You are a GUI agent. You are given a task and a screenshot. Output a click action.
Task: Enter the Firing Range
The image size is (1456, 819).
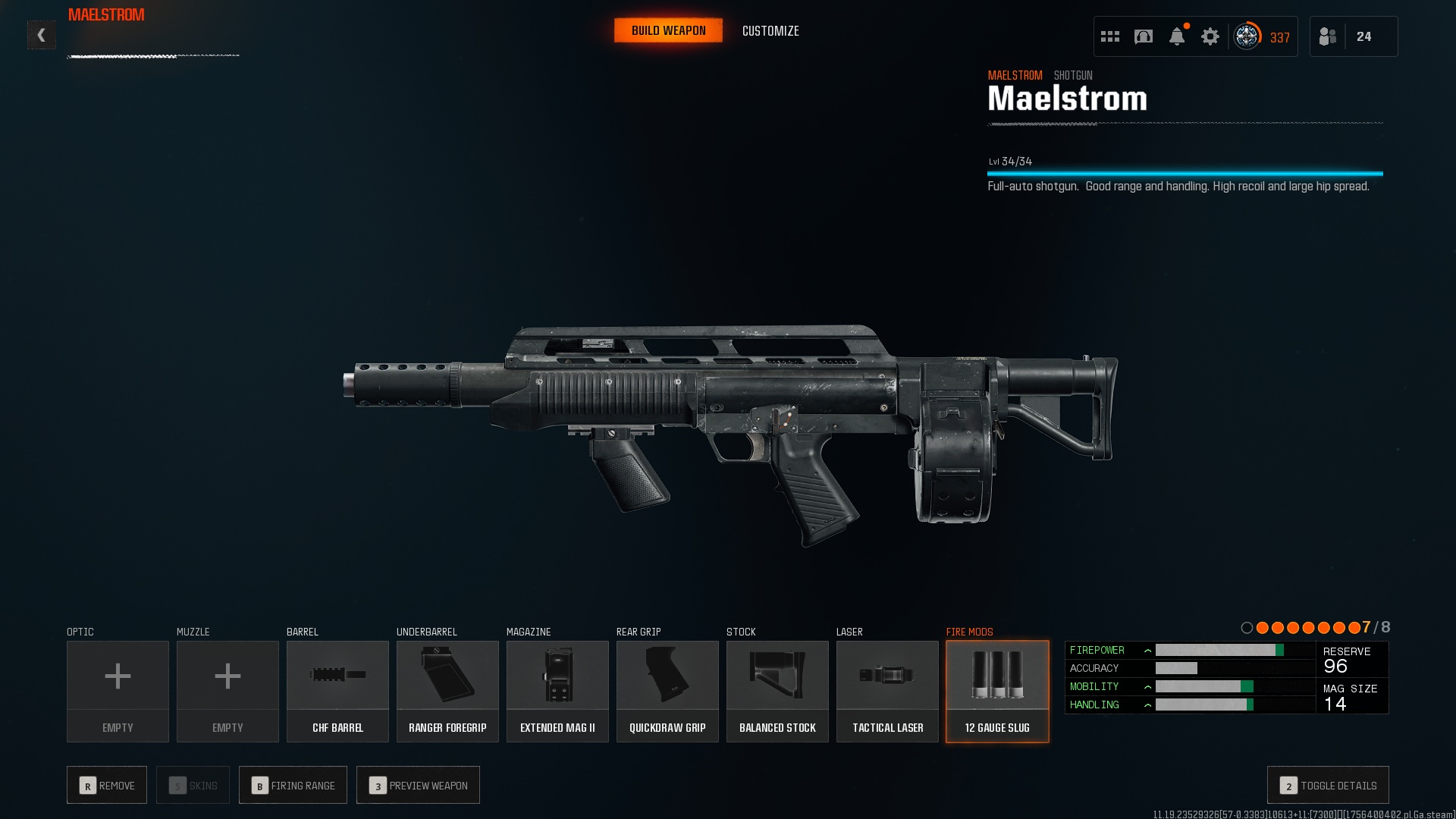tap(293, 785)
